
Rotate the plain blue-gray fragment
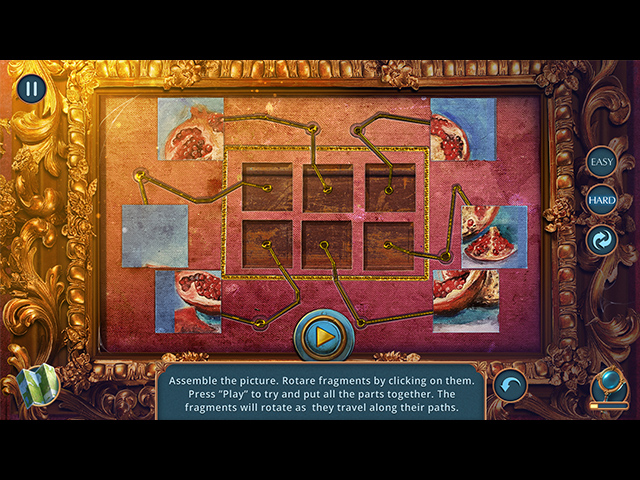point(155,236)
